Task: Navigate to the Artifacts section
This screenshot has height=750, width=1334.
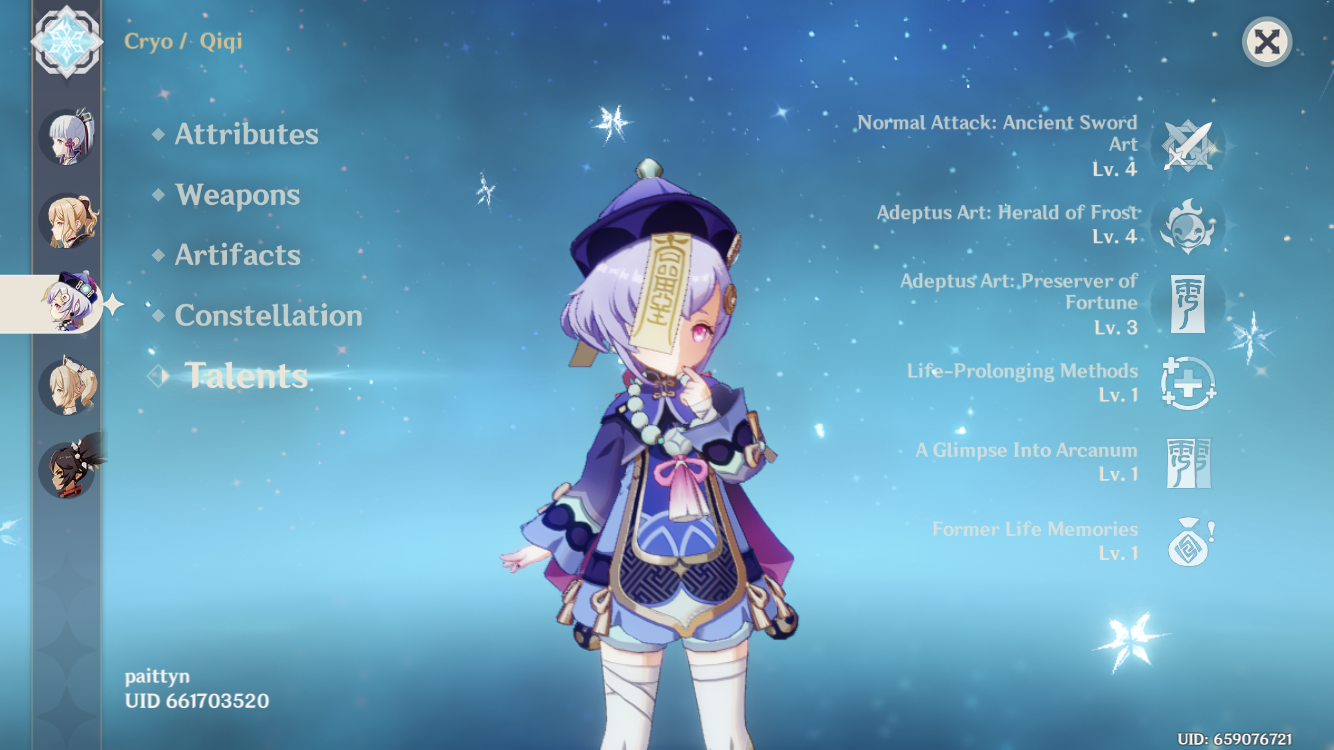Action: coord(236,255)
